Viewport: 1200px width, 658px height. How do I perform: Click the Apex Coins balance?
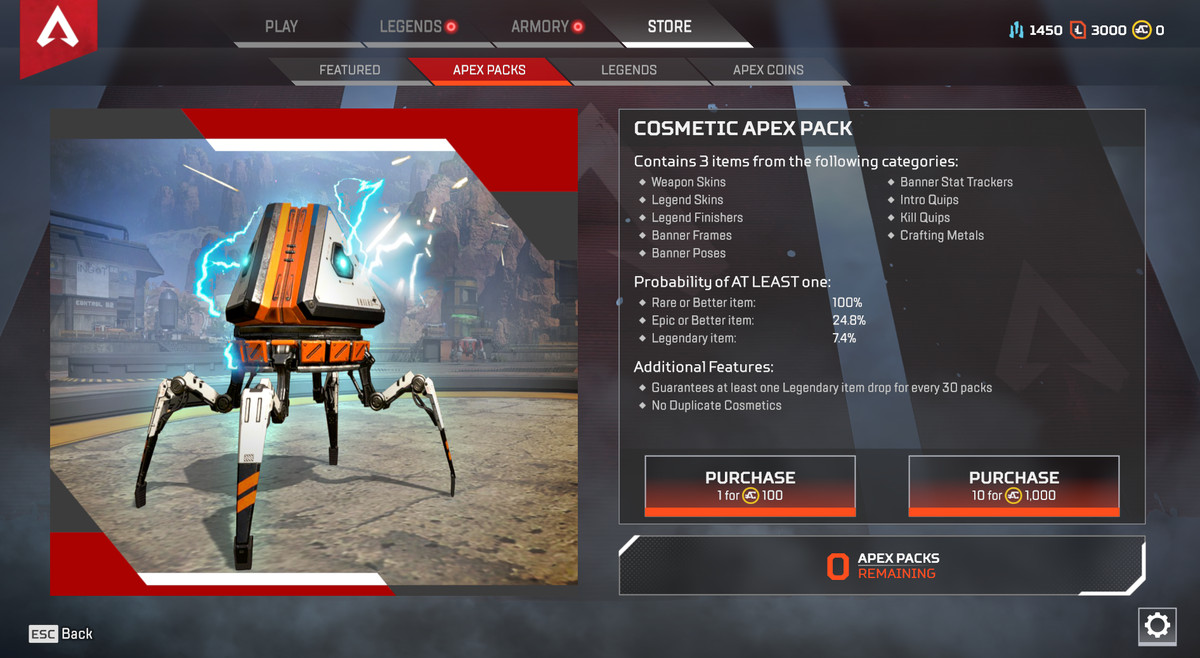pyautogui.click(x=1148, y=30)
